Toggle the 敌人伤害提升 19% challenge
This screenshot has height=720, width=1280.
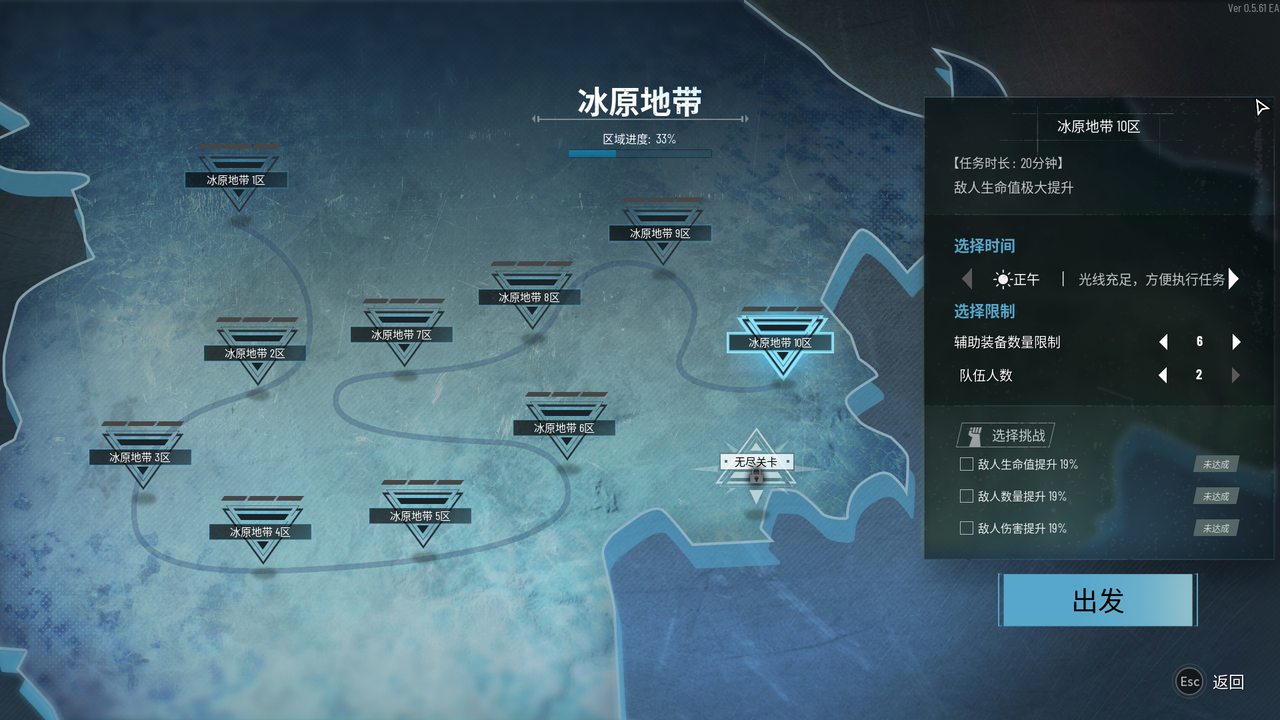click(966, 528)
